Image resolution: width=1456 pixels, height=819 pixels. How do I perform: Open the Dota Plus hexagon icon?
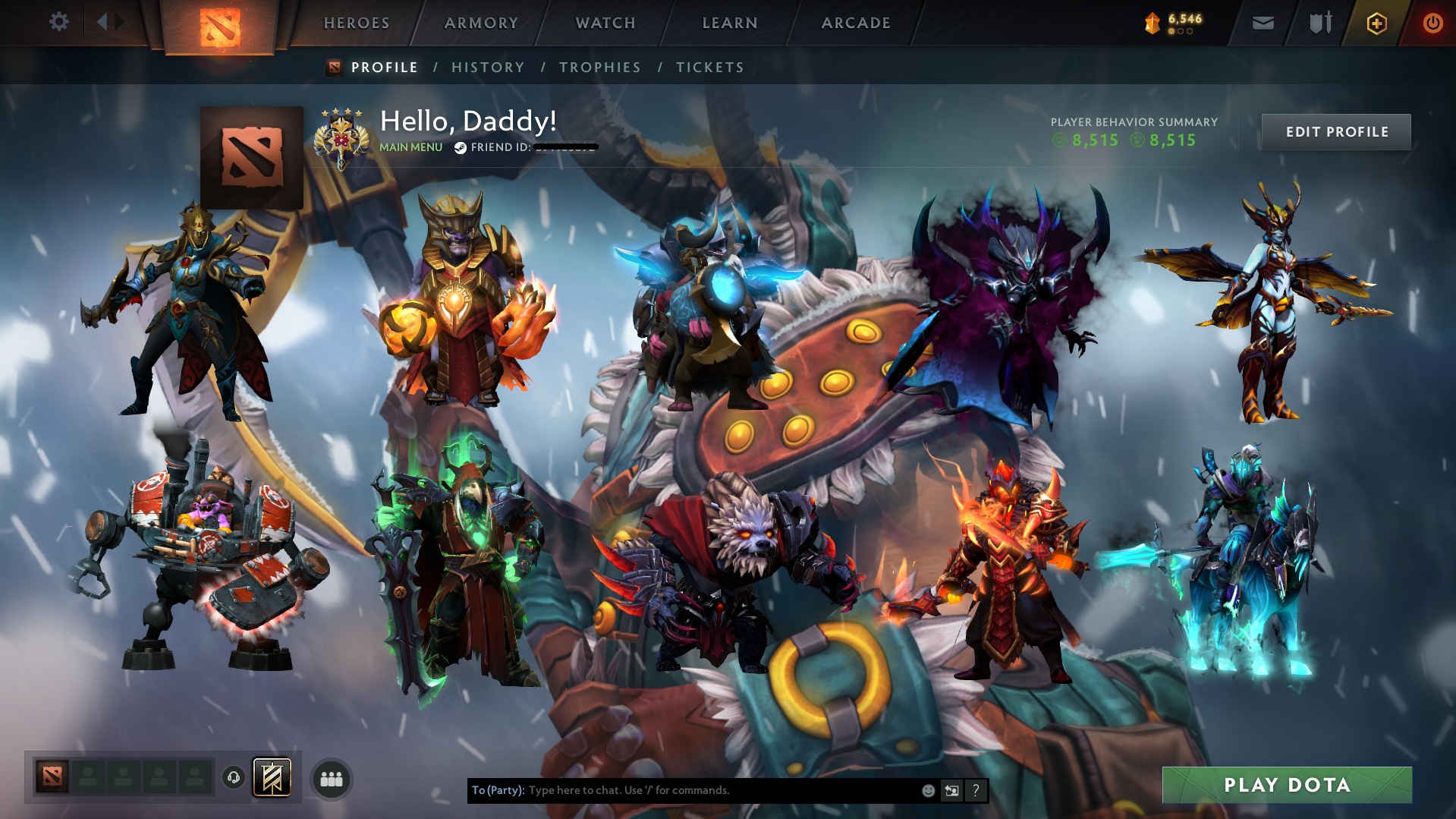(x=1376, y=23)
